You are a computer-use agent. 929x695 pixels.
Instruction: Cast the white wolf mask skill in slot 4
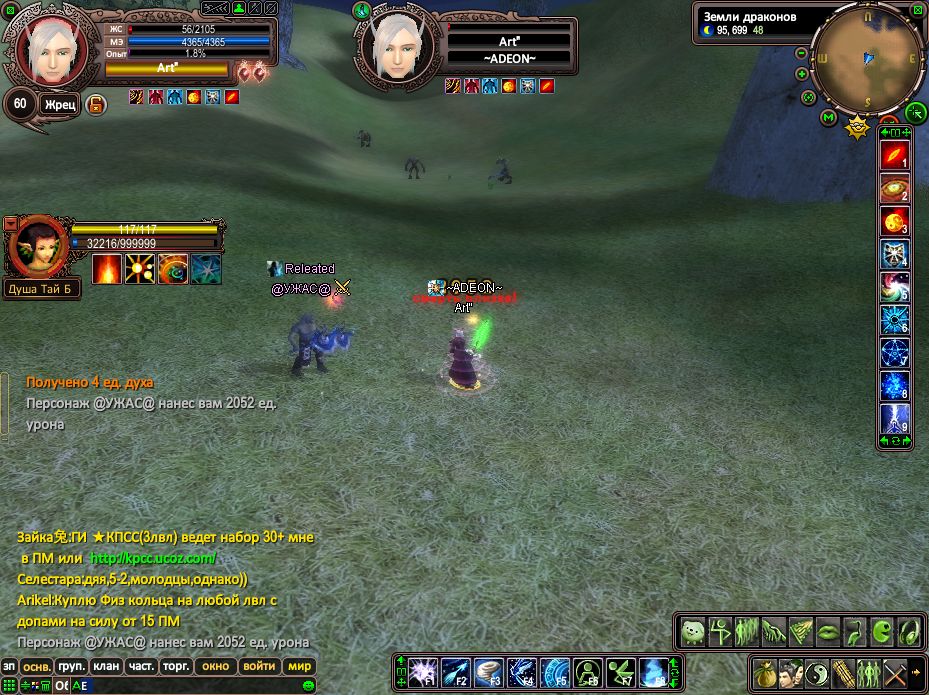click(x=894, y=254)
